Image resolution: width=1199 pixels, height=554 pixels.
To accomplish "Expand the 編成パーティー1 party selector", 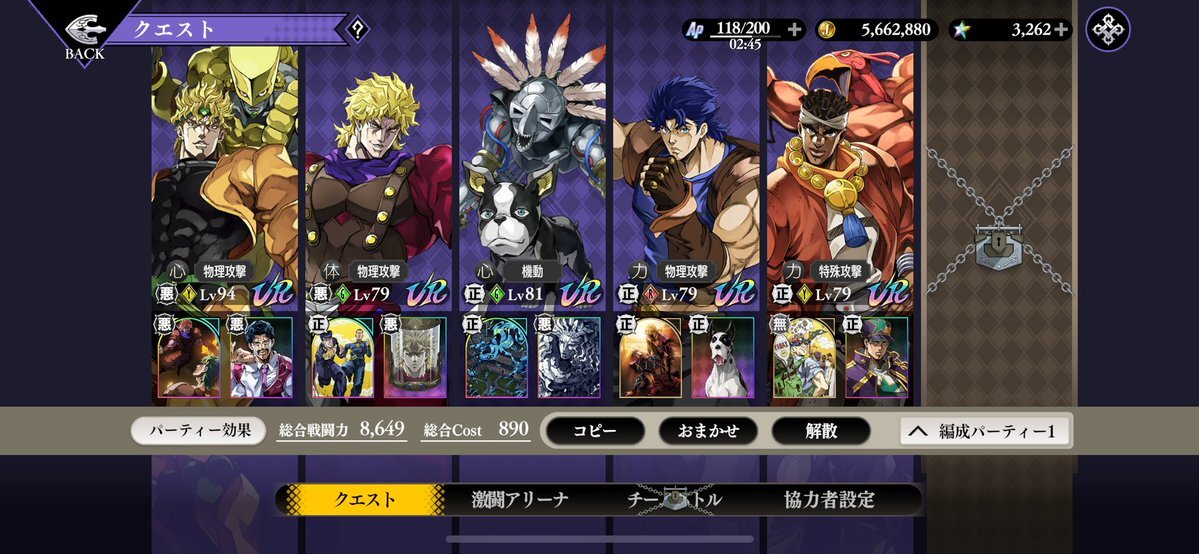I will [985, 431].
